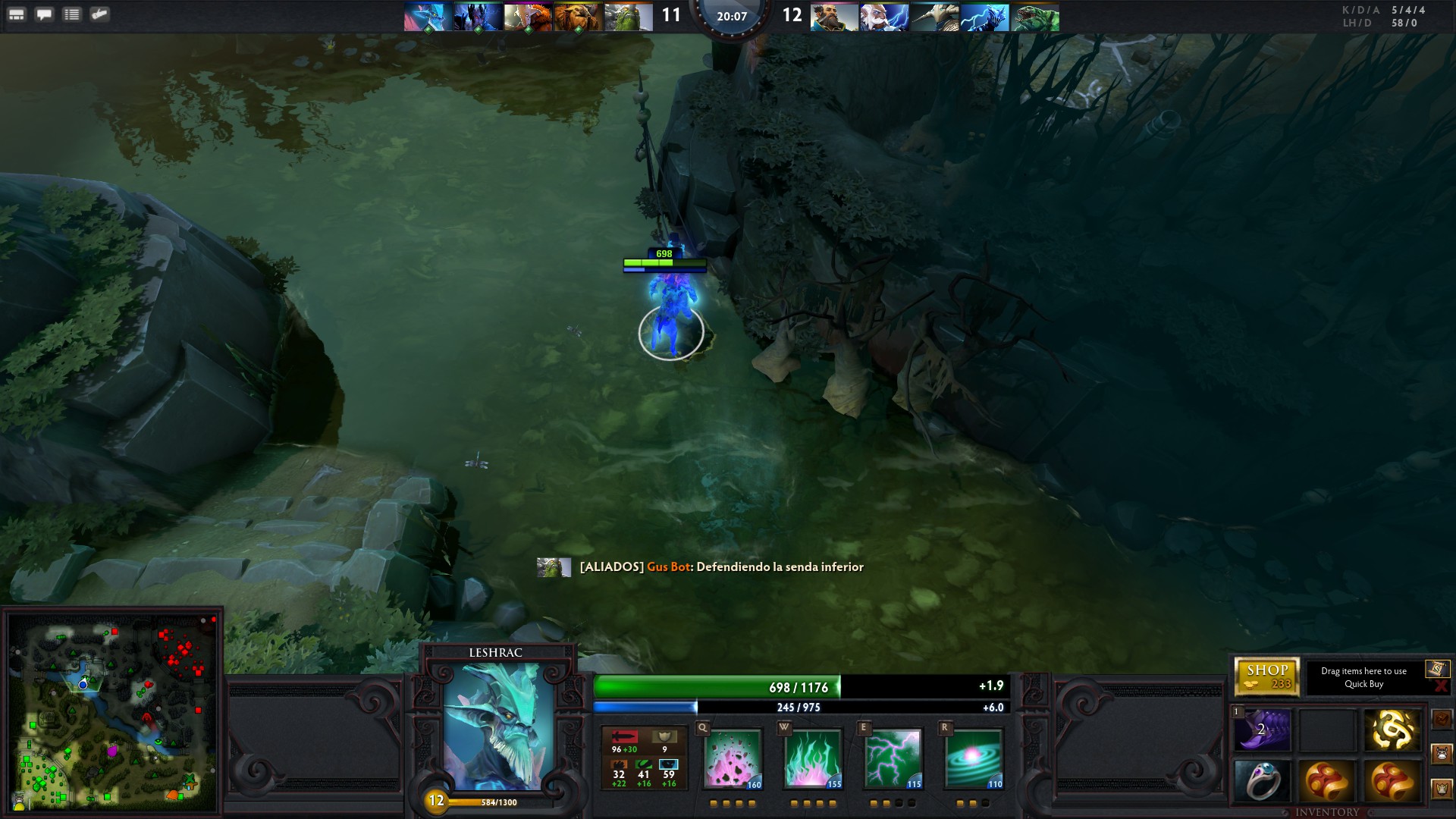Click the courier donkey button
This screenshot has width=1456, height=819.
click(1442, 754)
